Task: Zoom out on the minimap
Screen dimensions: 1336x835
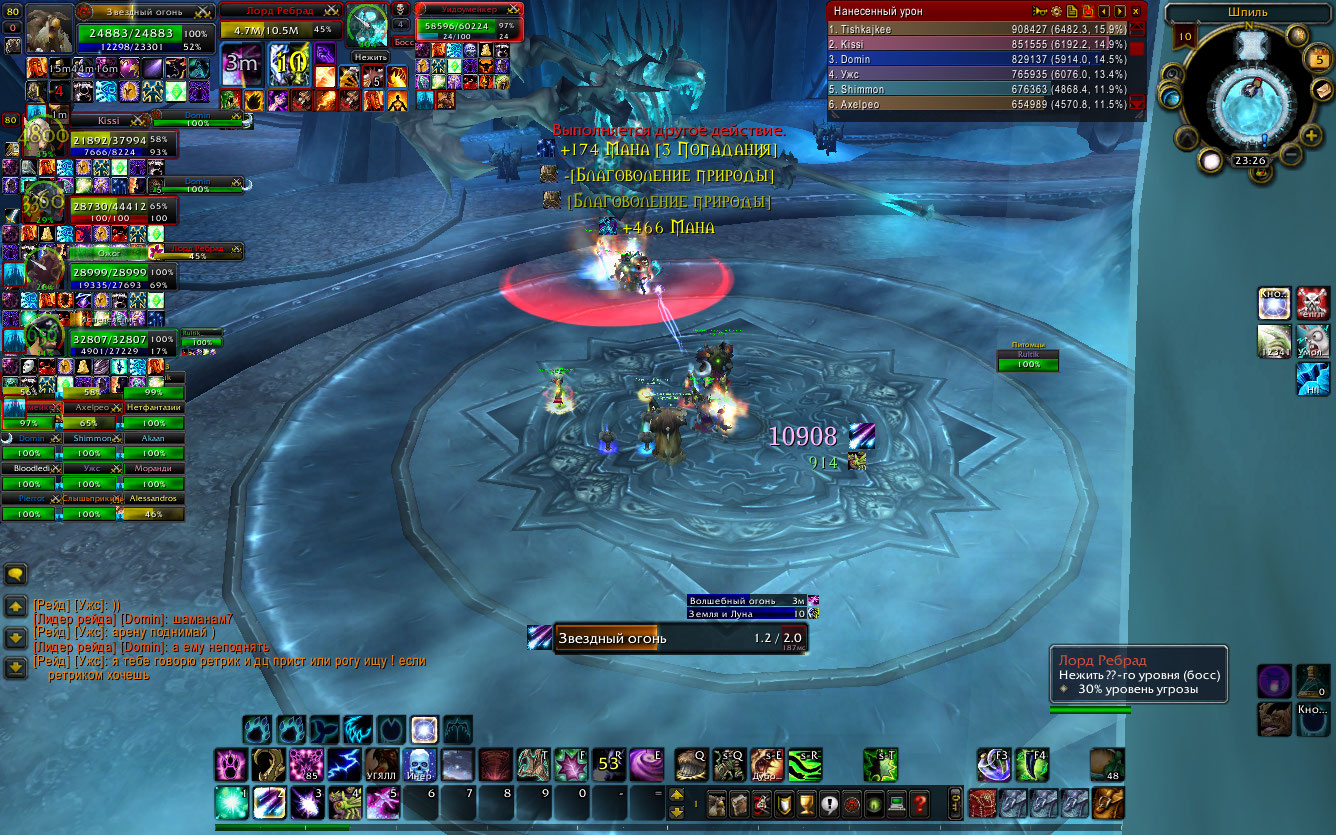Action: coord(1290,155)
